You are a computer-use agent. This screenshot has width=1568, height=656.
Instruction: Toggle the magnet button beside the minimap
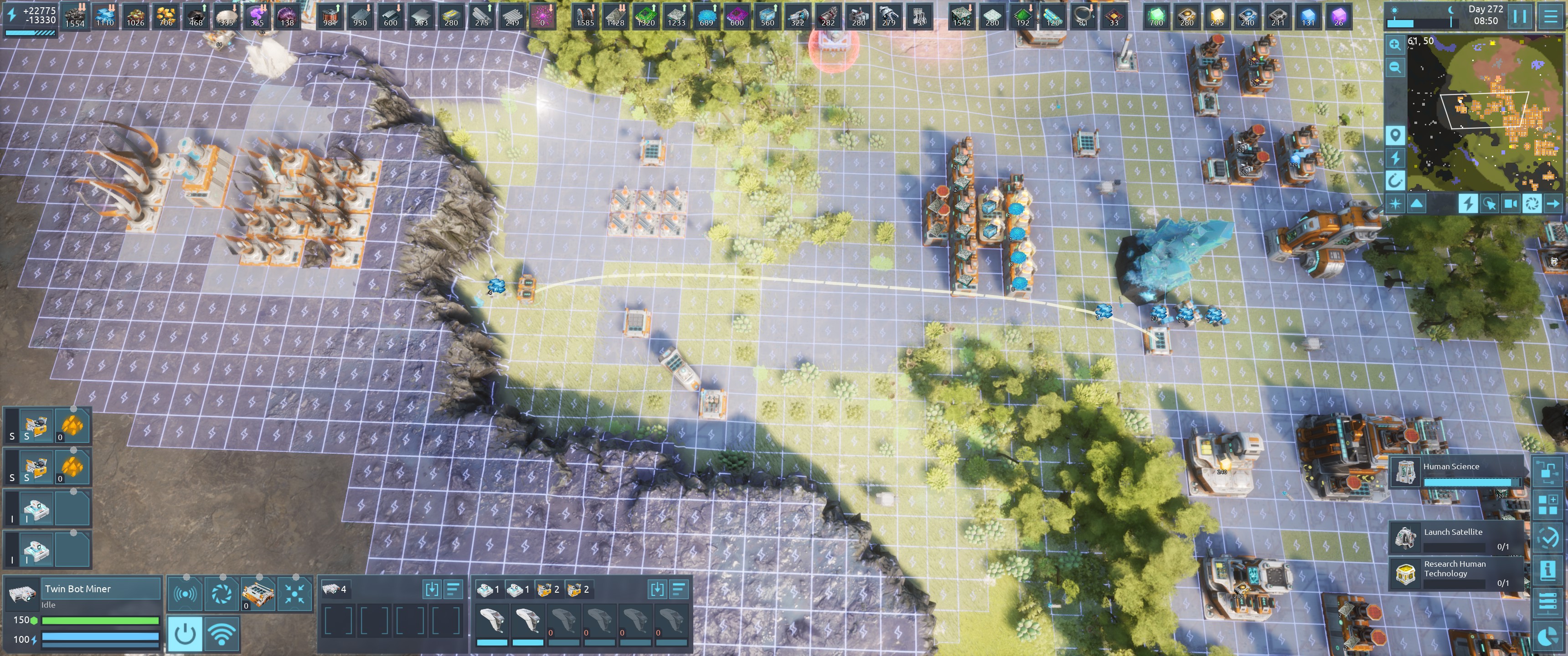click(x=1395, y=180)
